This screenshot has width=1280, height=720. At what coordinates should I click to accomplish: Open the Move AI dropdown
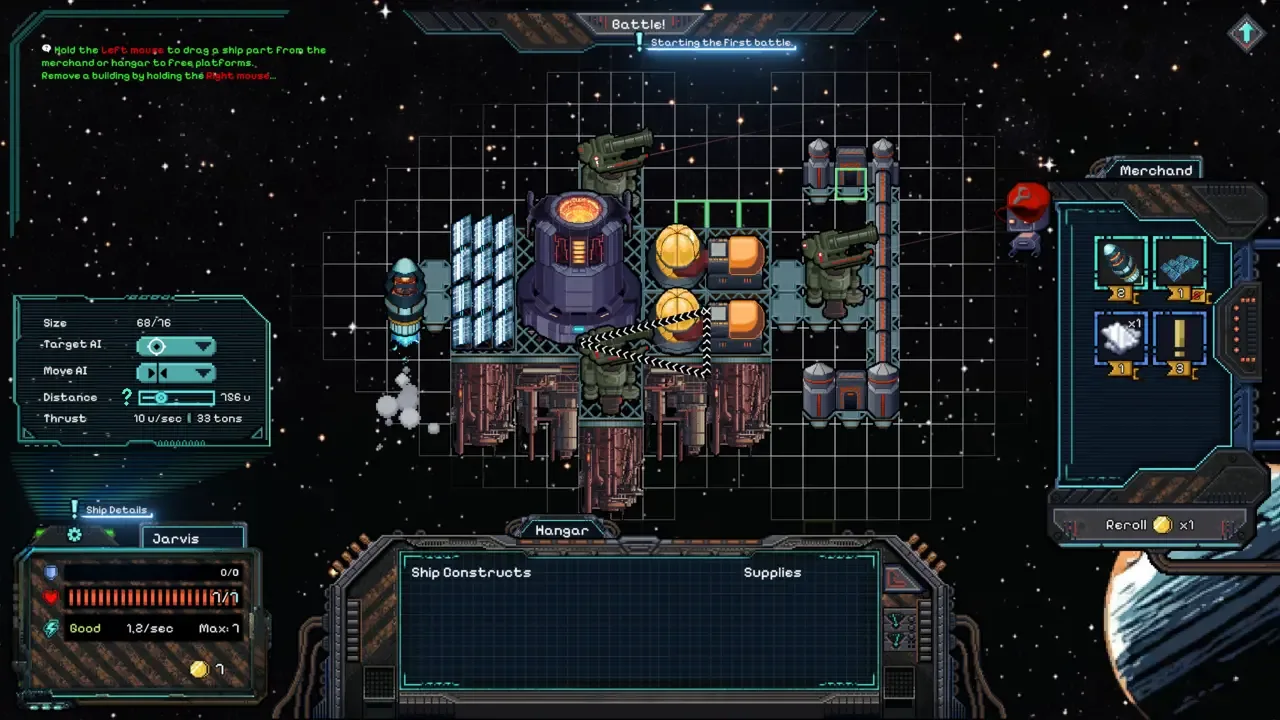(176, 373)
